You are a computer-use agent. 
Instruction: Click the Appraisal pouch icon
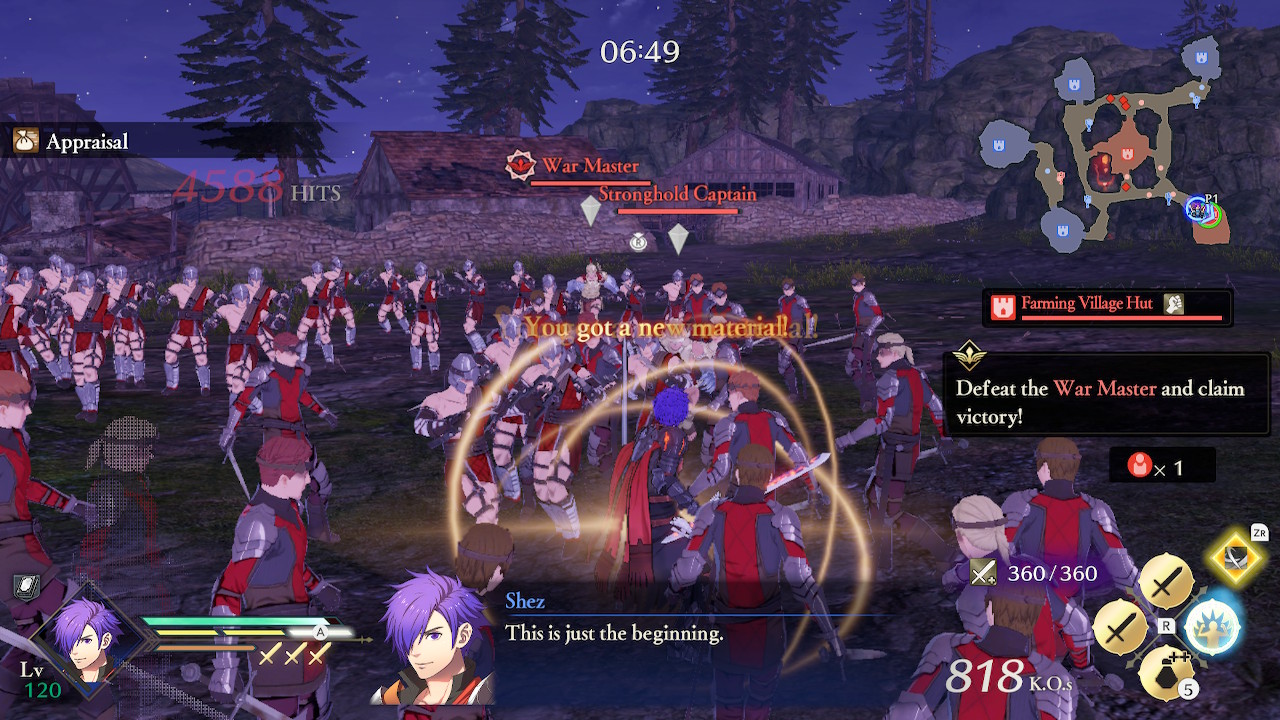(24, 141)
